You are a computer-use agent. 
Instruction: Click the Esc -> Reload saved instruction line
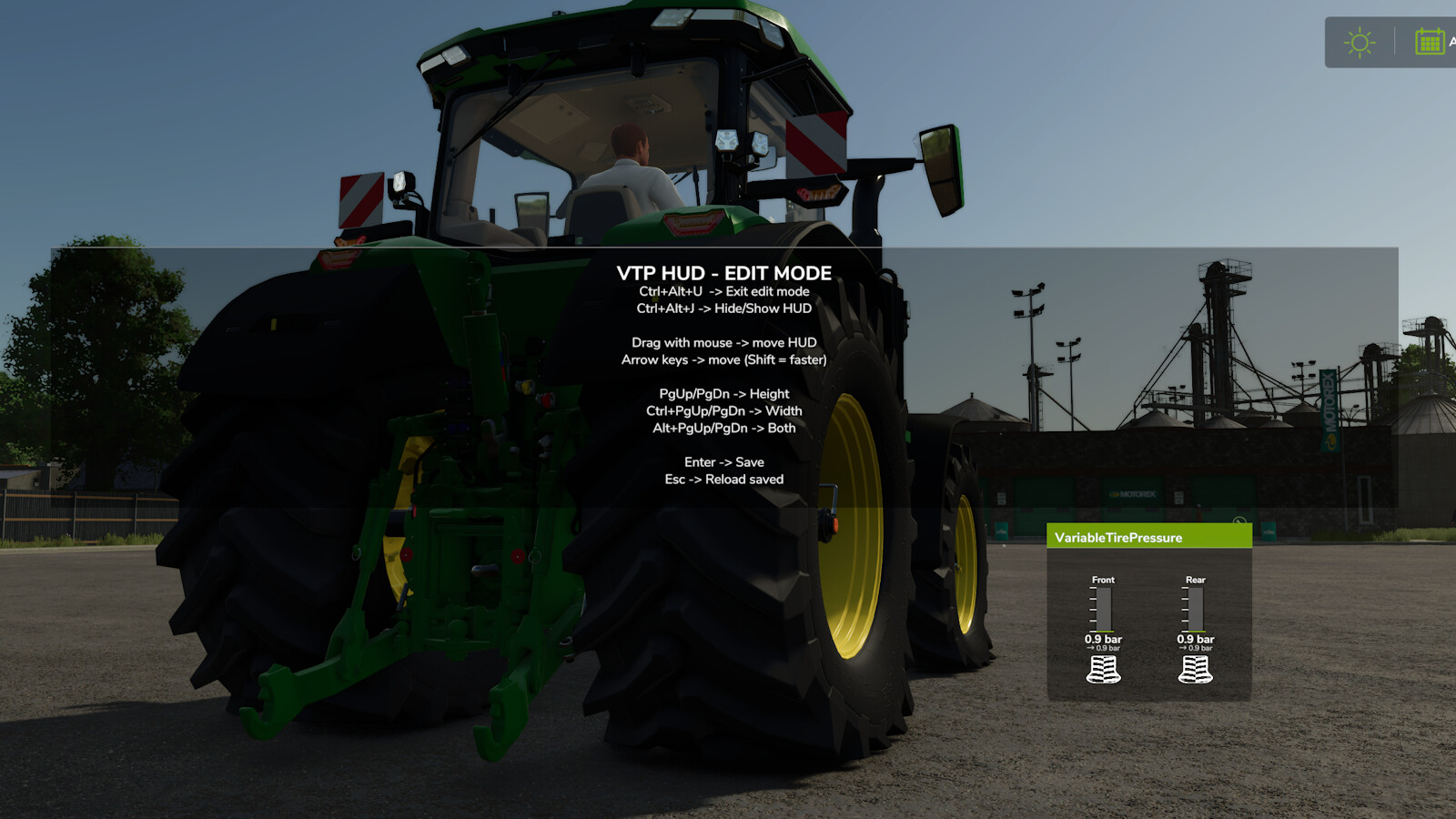point(725,479)
